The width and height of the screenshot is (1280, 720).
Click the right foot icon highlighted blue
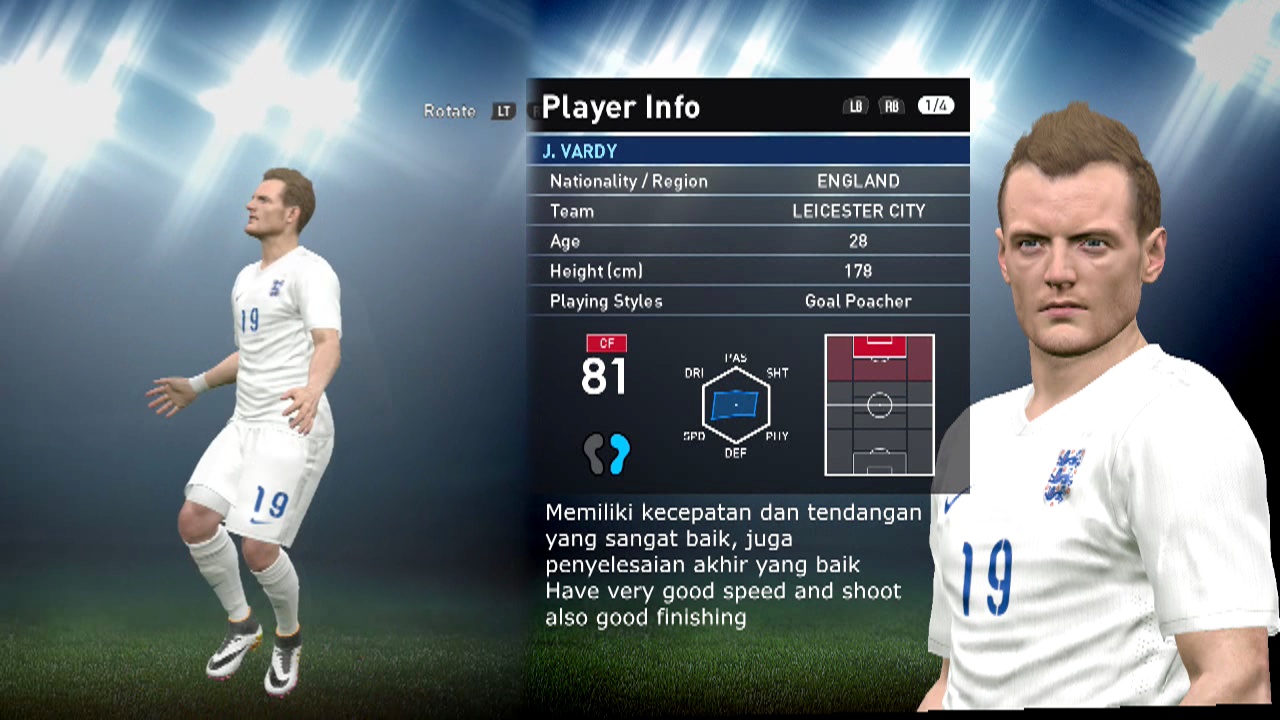click(x=618, y=454)
